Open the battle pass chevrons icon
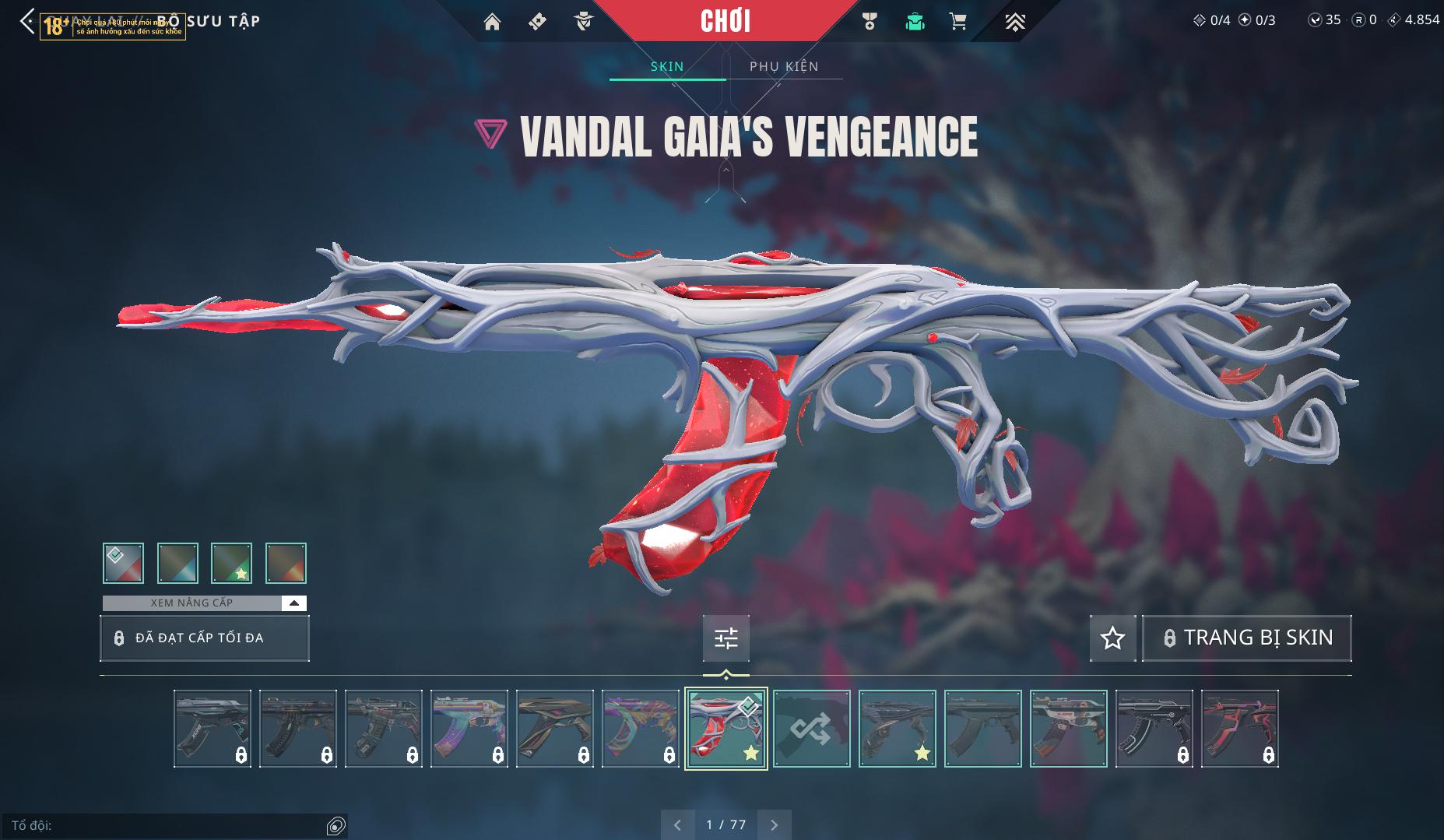 click(1014, 22)
